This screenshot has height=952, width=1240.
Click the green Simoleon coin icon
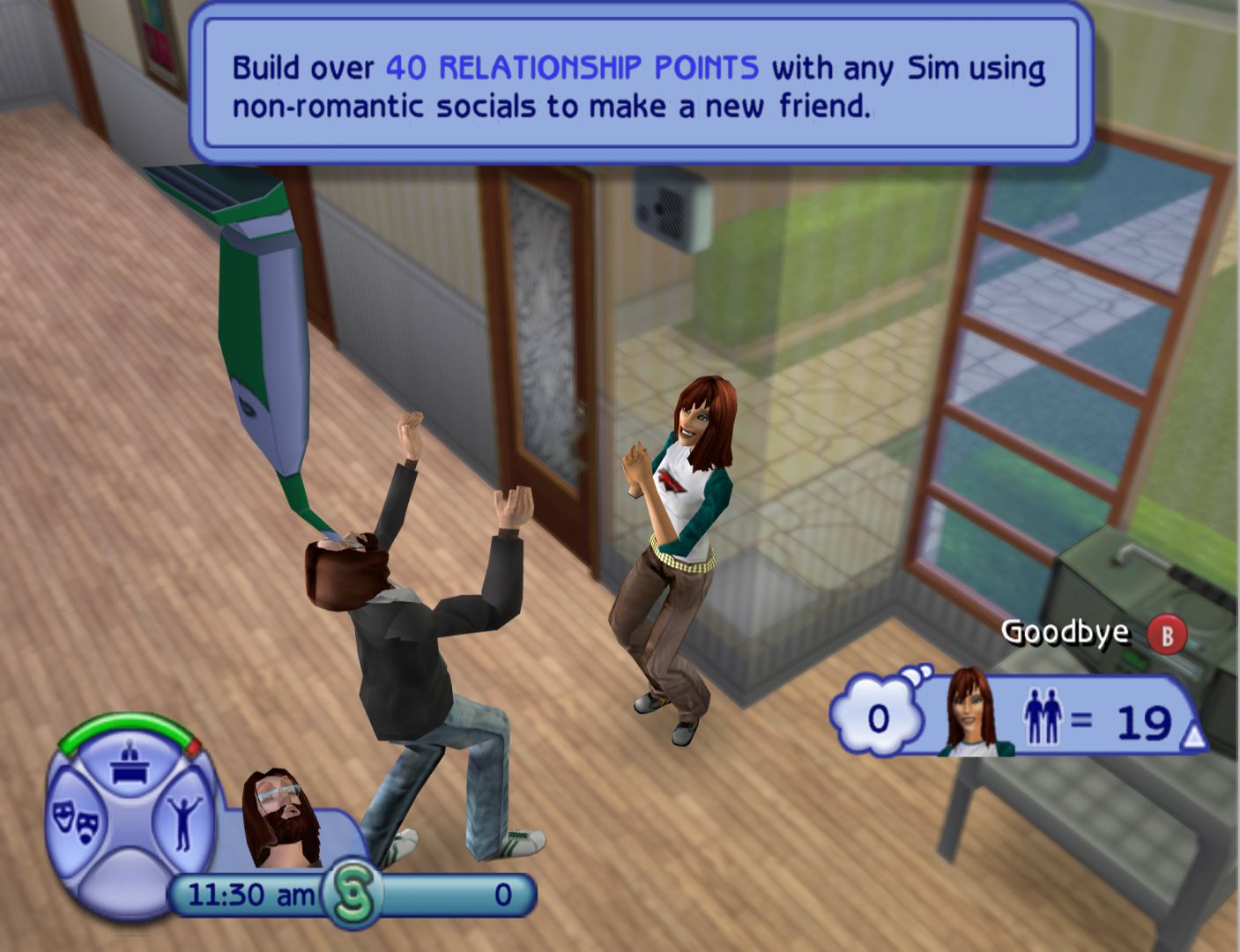353,894
